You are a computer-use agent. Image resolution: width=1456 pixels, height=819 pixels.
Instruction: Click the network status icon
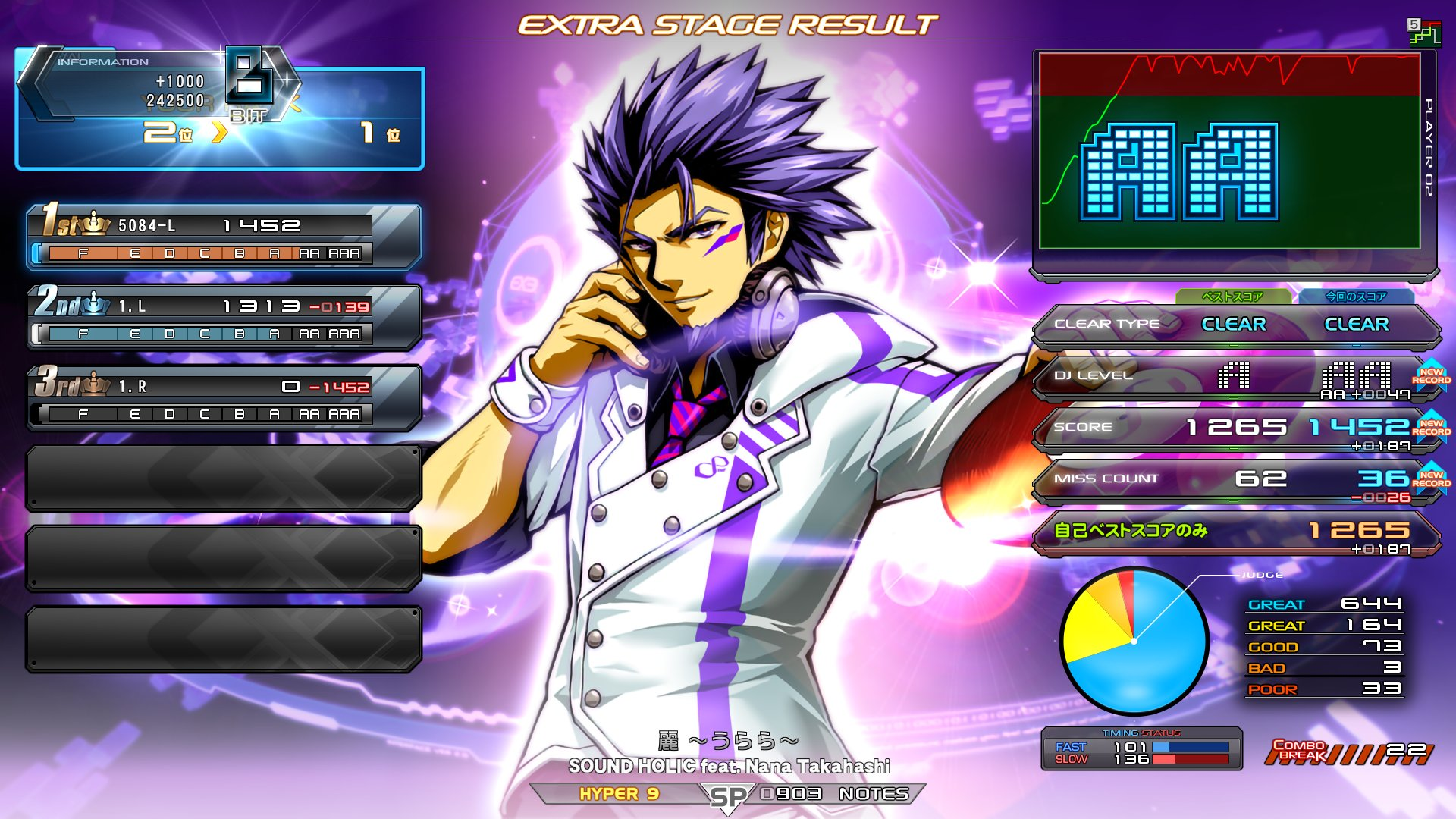[x=1424, y=33]
